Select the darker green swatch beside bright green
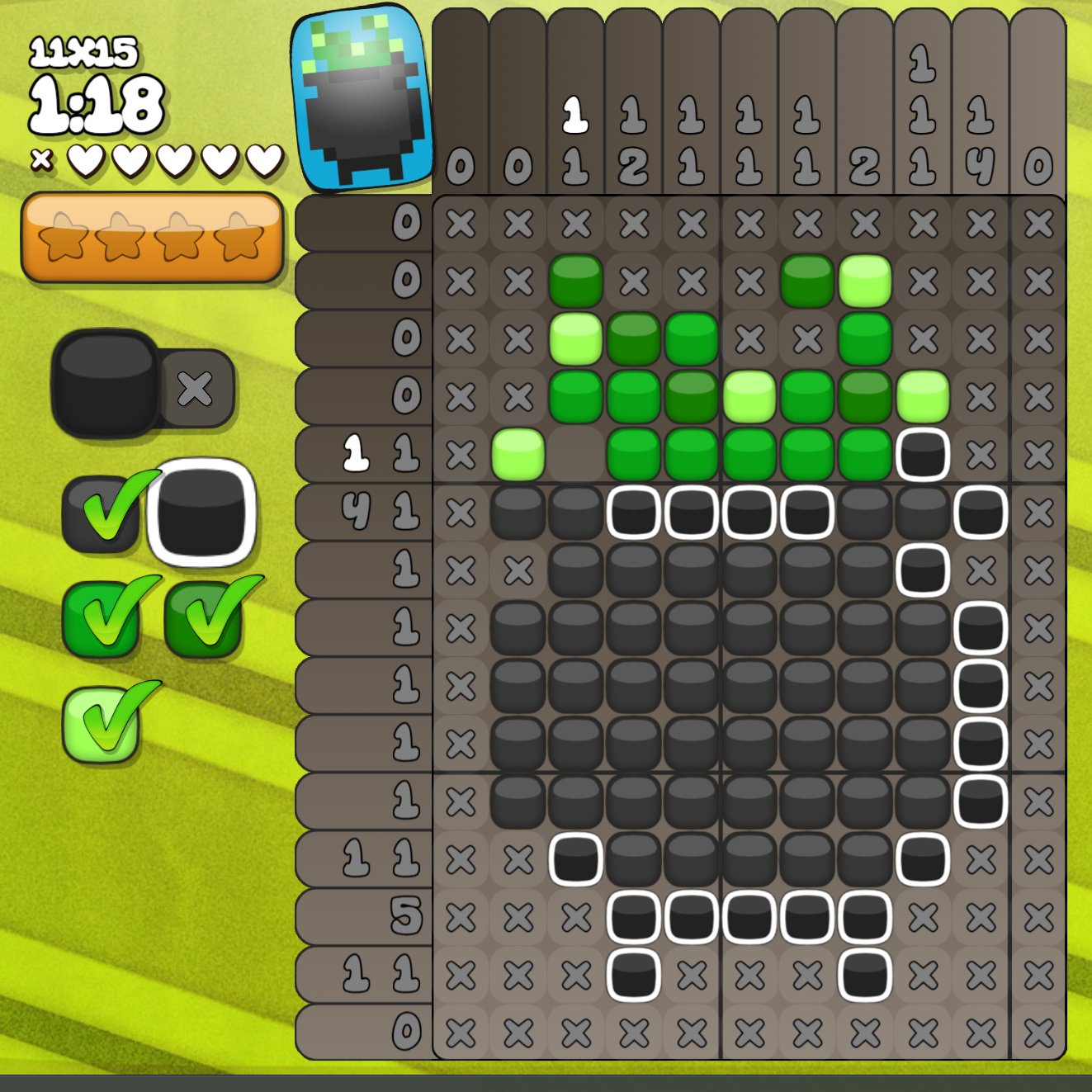 [204, 619]
